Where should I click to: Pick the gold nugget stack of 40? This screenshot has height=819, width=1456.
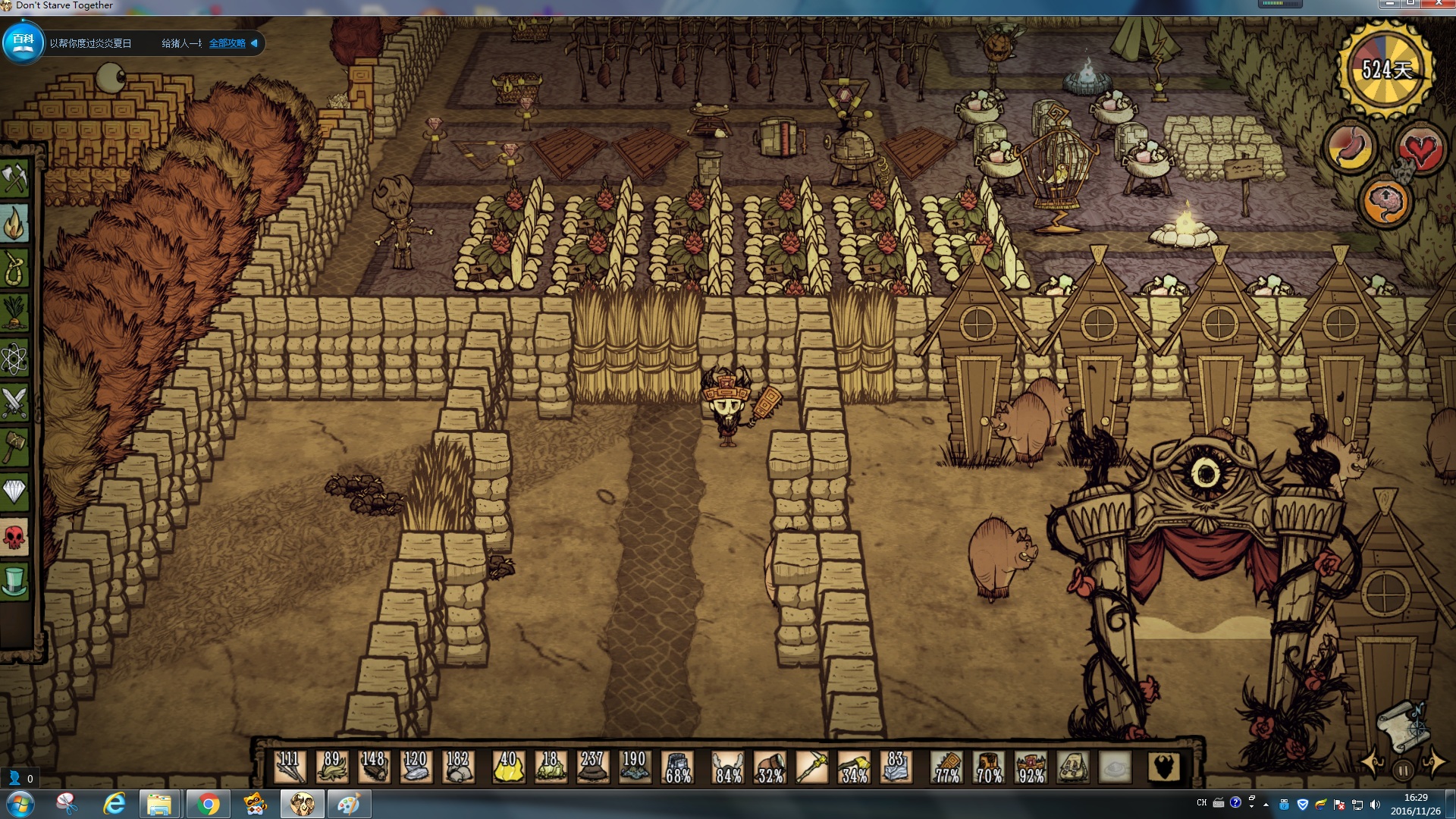(x=508, y=767)
